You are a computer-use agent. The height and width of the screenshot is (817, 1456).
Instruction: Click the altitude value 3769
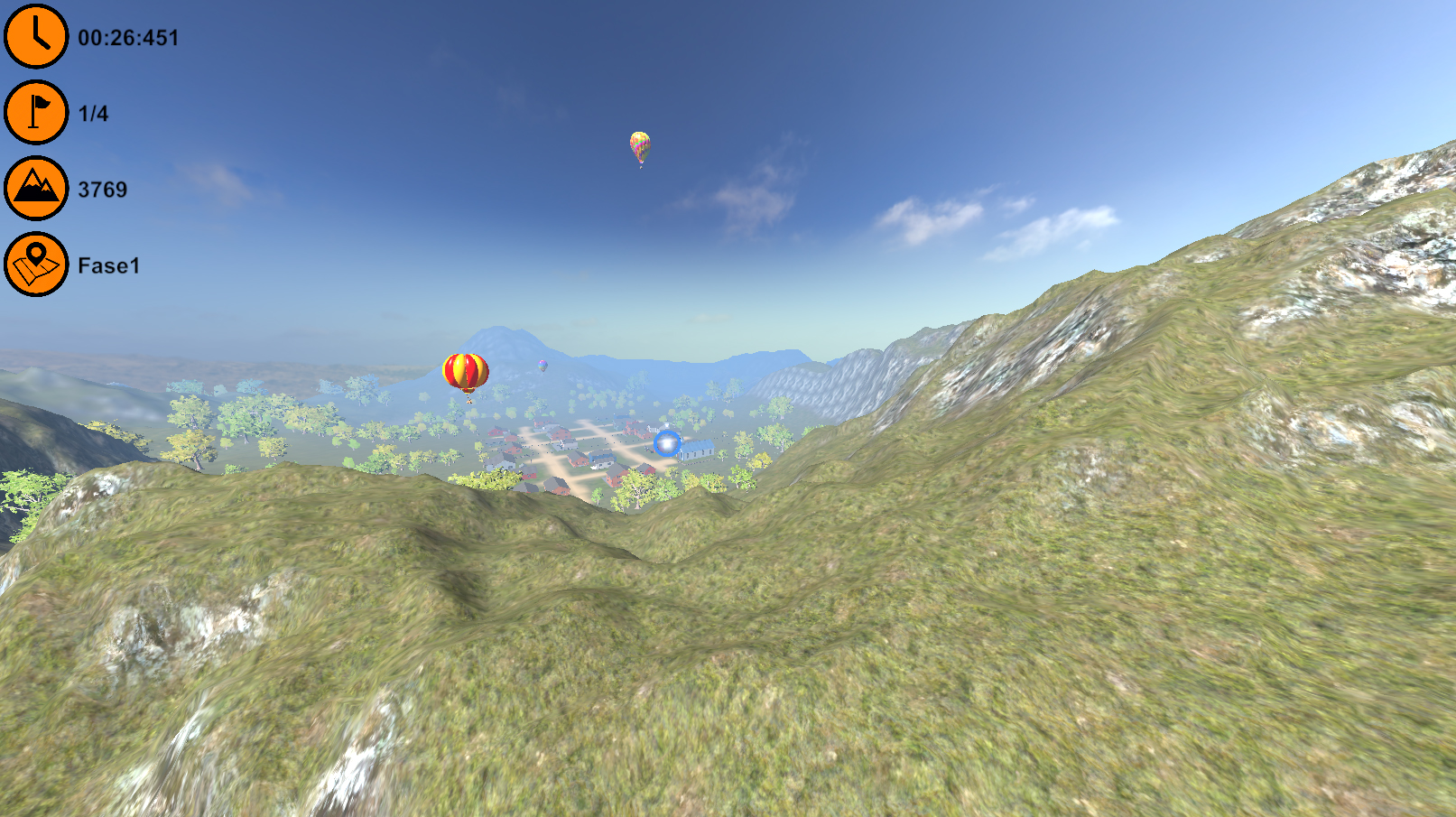pos(101,190)
